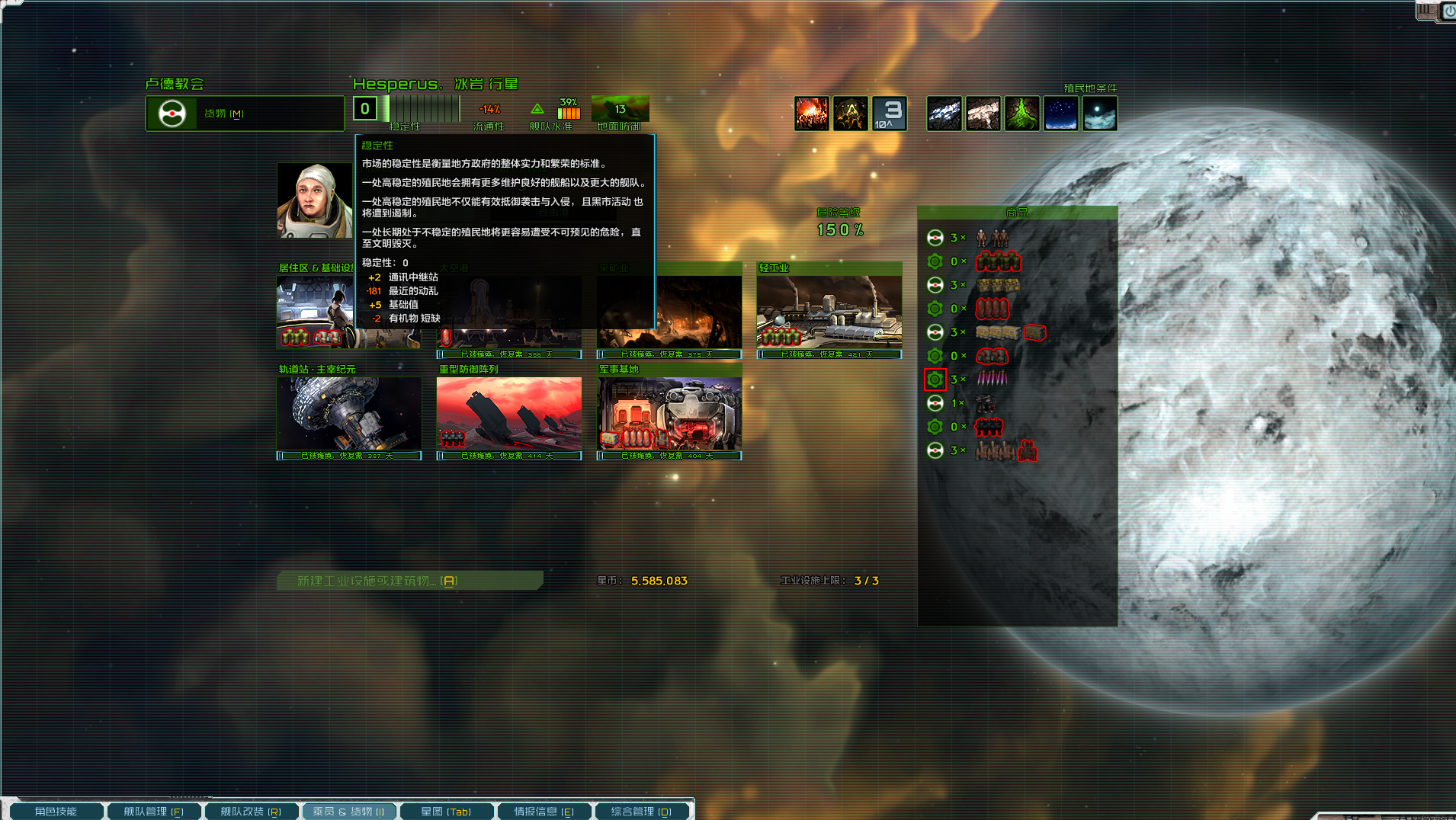Image resolution: width=1456 pixels, height=820 pixels.
Task: Click the pink fuel commodity icon
Action: (991, 379)
